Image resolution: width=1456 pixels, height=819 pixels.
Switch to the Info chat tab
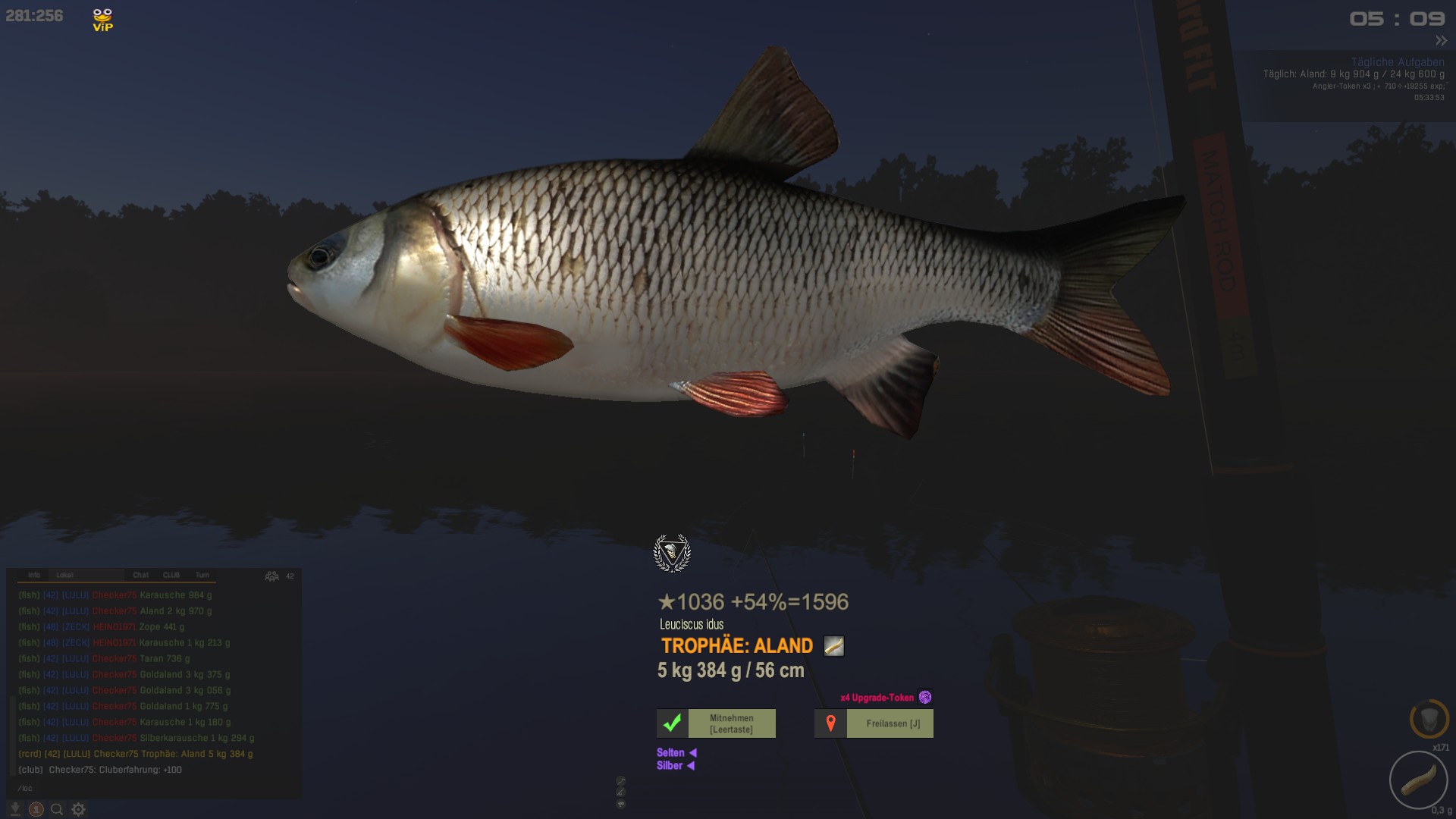pyautogui.click(x=34, y=576)
